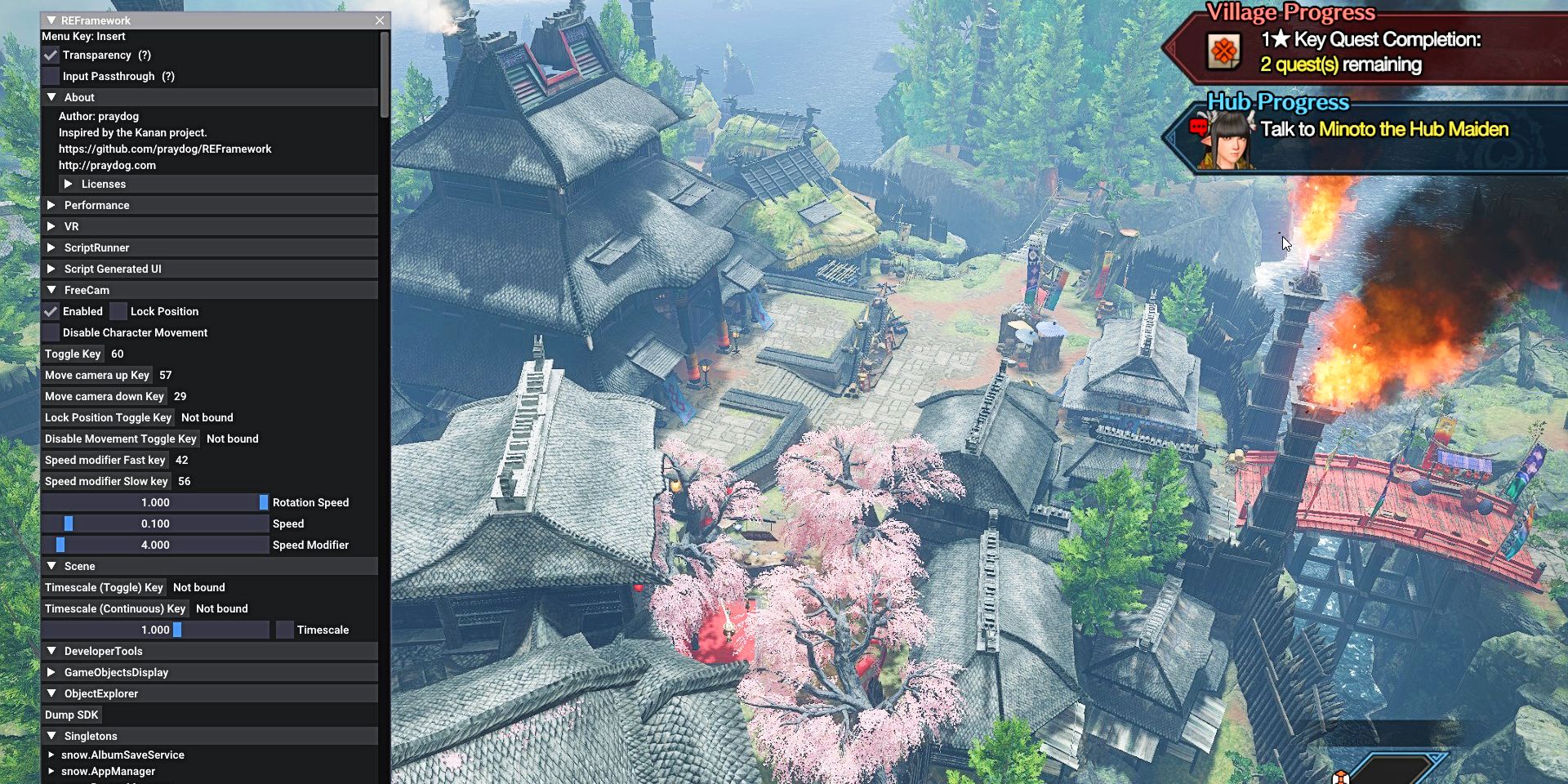1568x784 pixels.
Task: Check Disable Character Movement
Action: coord(51,332)
